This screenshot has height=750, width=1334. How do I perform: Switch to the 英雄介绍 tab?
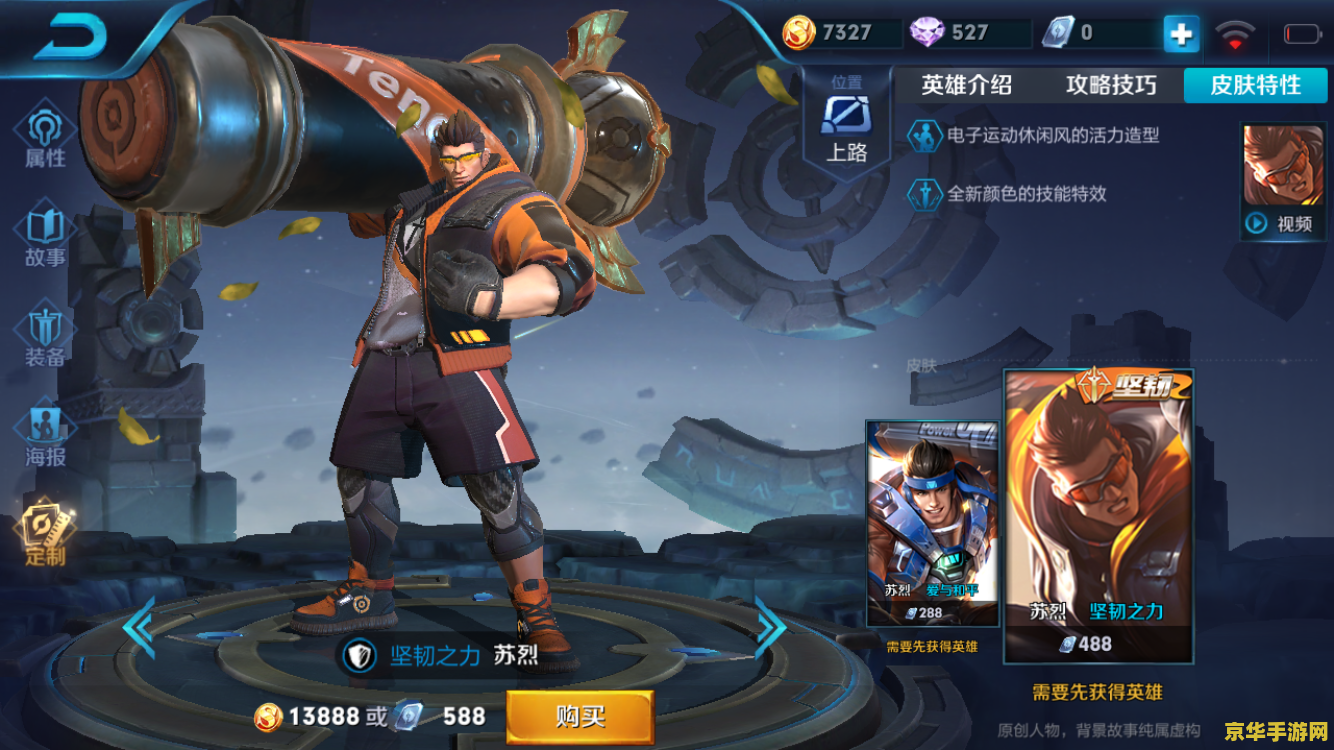966,86
